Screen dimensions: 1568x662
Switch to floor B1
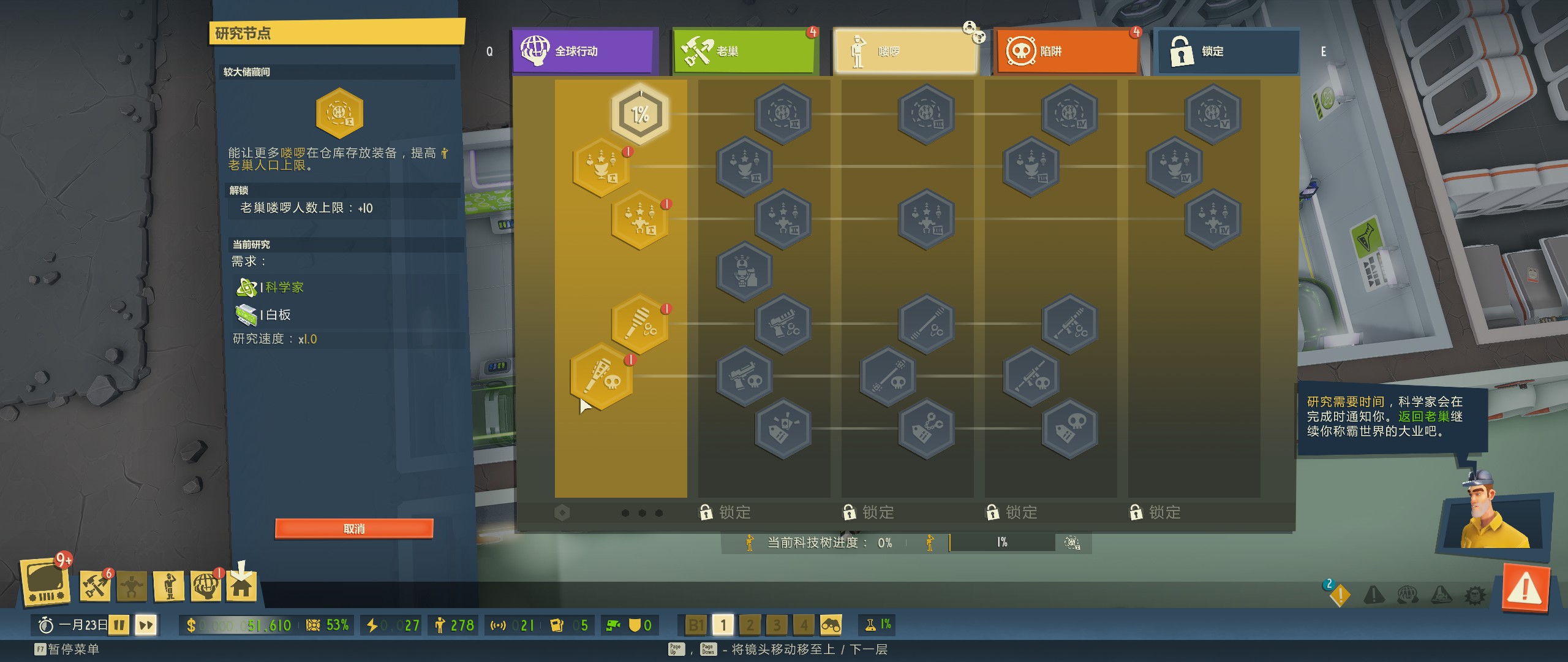[x=696, y=625]
